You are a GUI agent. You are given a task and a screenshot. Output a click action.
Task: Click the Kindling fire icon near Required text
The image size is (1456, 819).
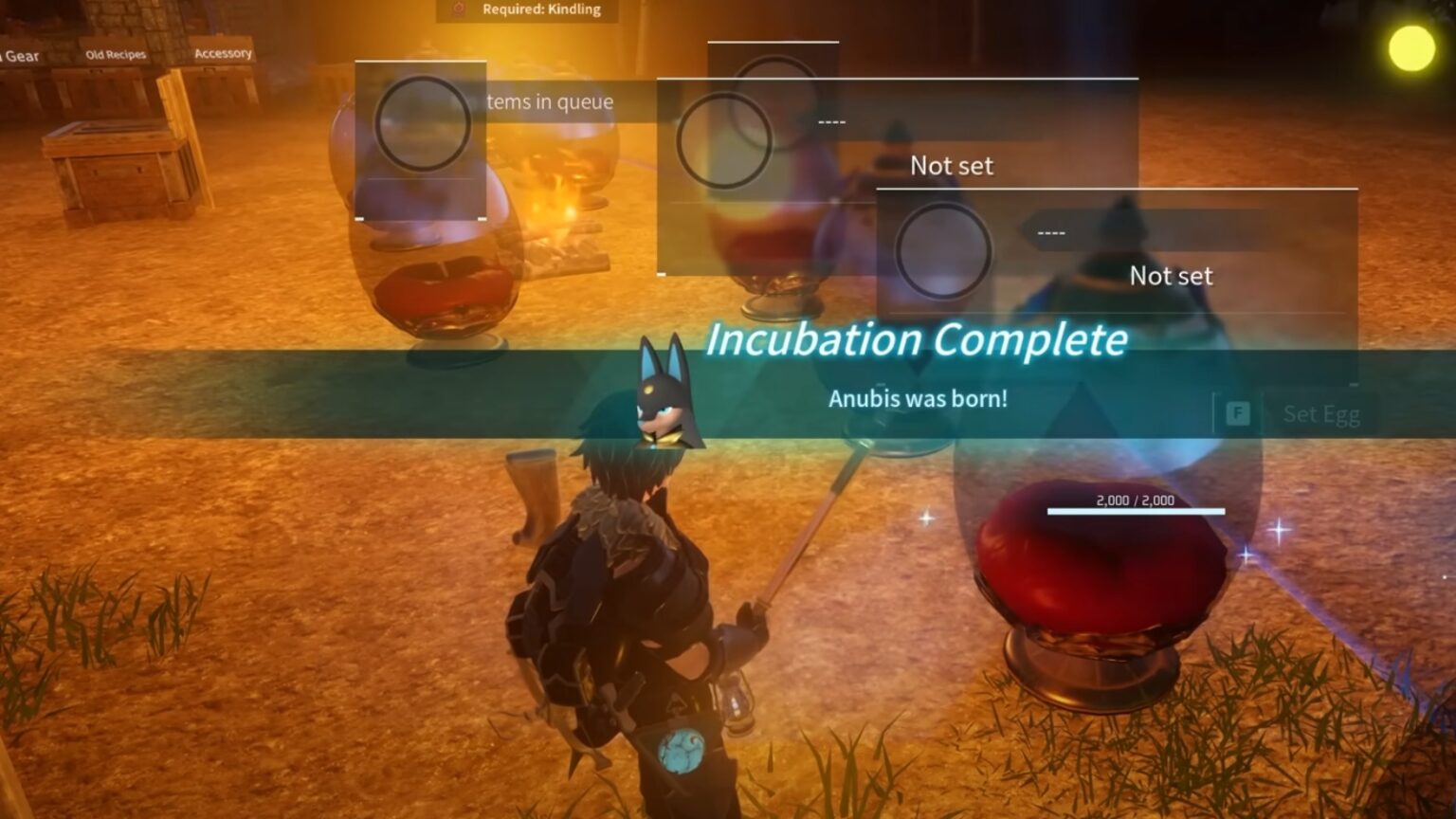[459, 9]
